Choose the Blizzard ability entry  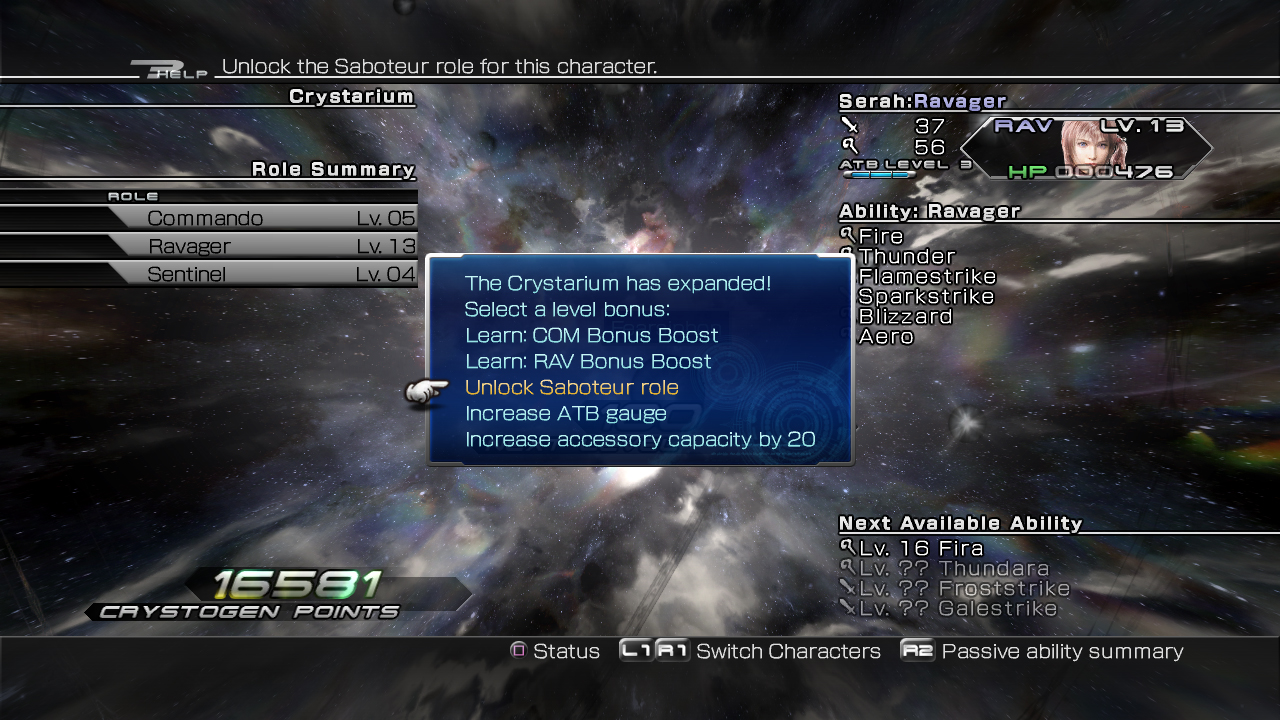click(905, 317)
